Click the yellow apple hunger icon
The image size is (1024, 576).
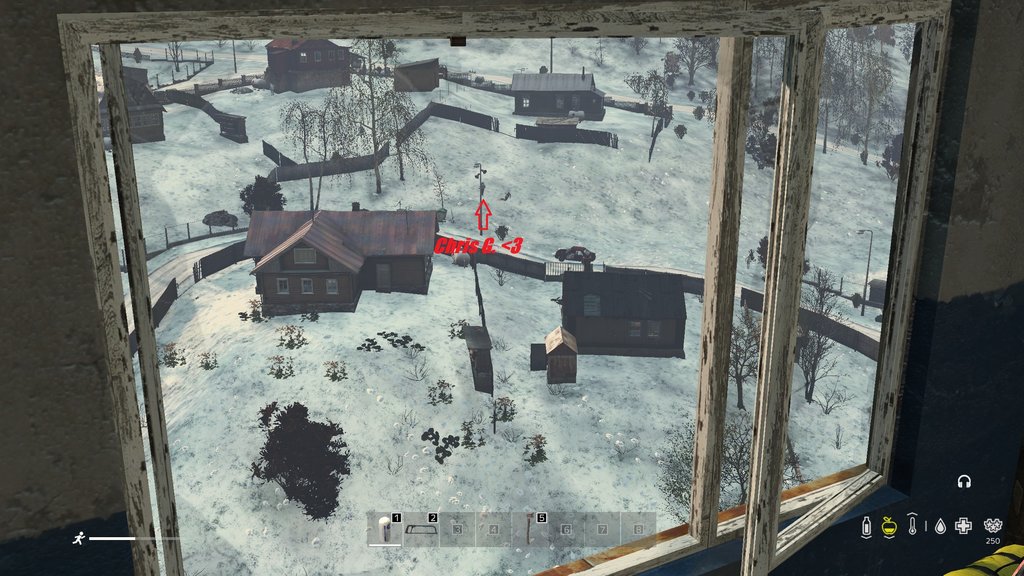point(889,525)
